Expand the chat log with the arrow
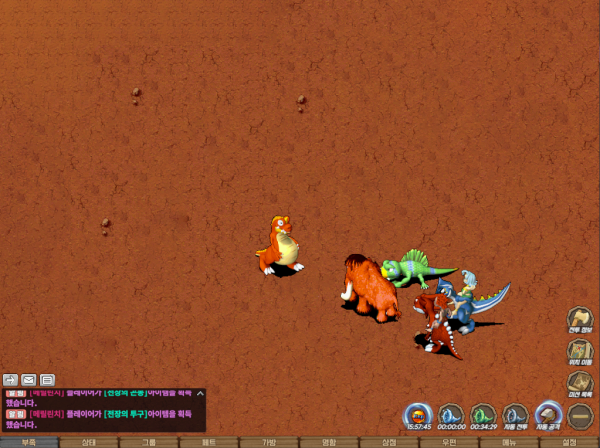Viewport: 600px width, 448px height. point(10,380)
